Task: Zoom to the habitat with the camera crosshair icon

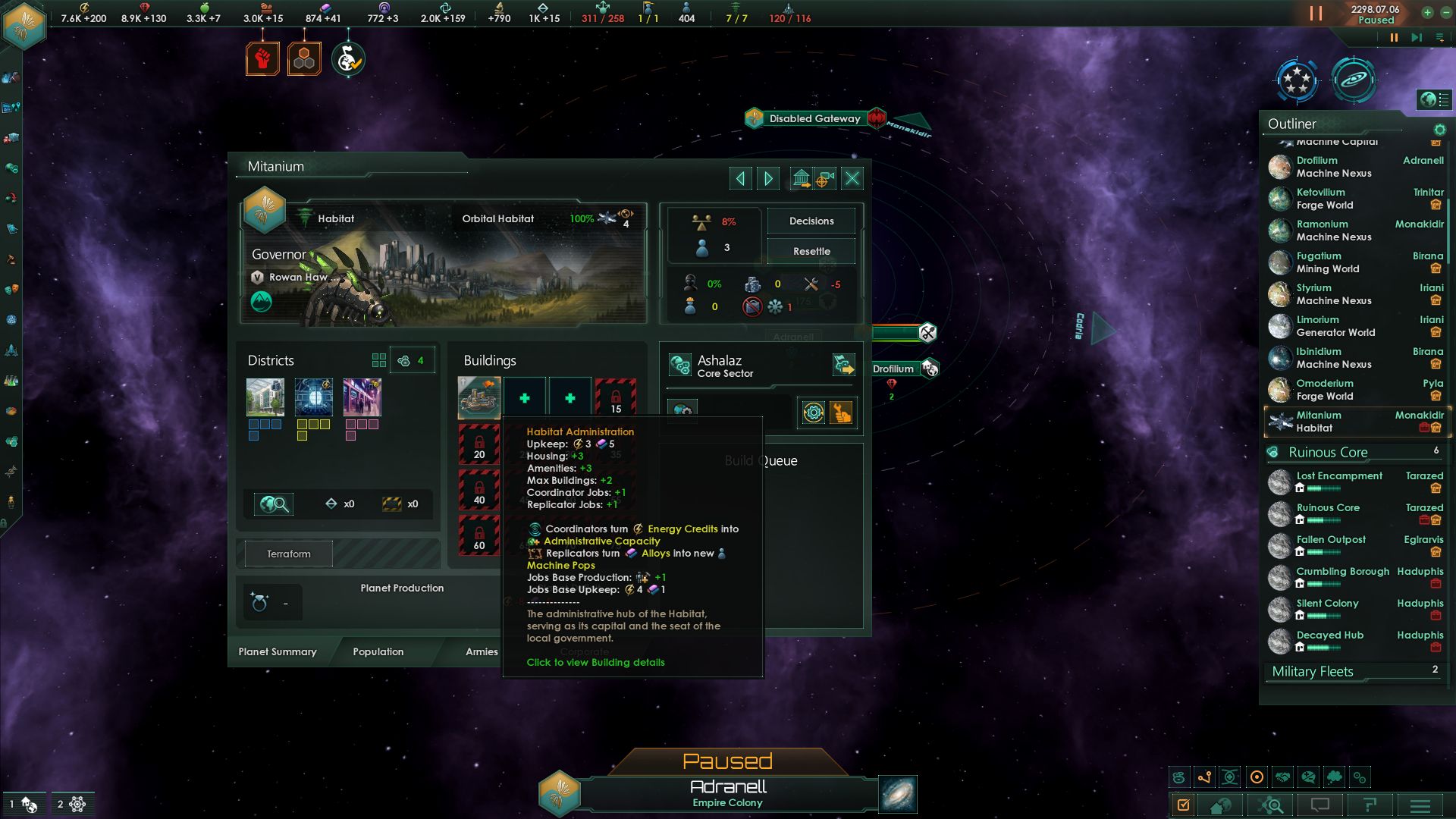Action: point(826,177)
